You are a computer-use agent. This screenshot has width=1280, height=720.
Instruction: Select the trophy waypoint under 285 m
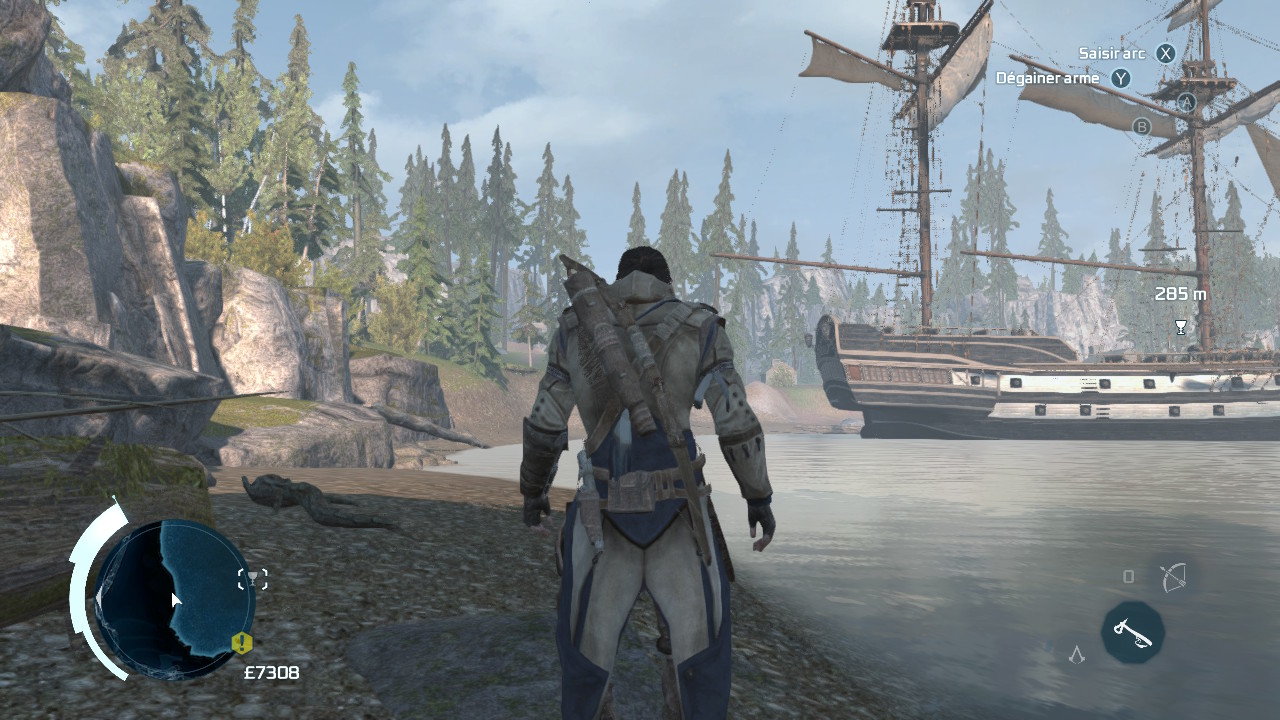[x=1180, y=326]
